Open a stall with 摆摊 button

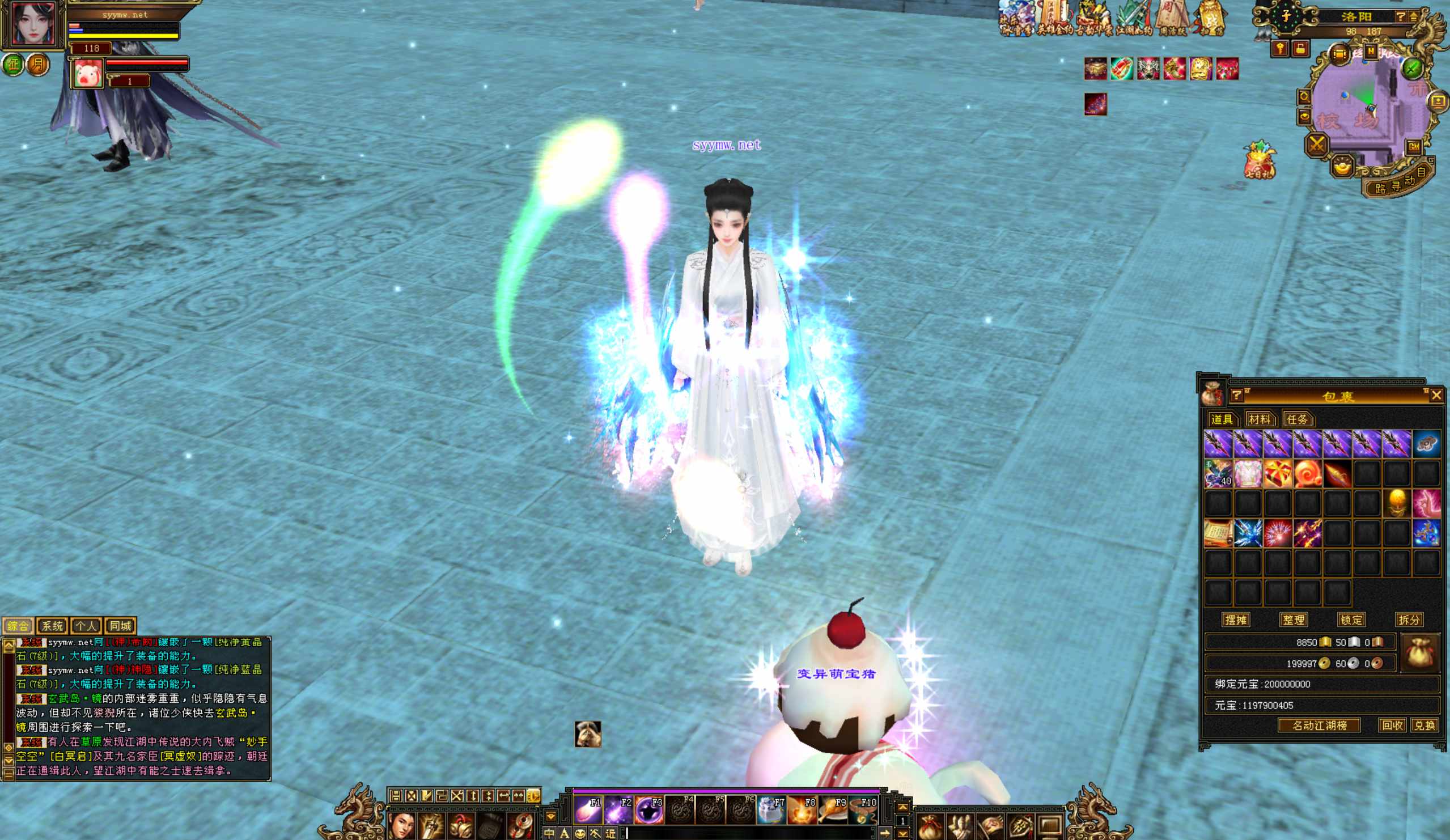tap(1235, 620)
